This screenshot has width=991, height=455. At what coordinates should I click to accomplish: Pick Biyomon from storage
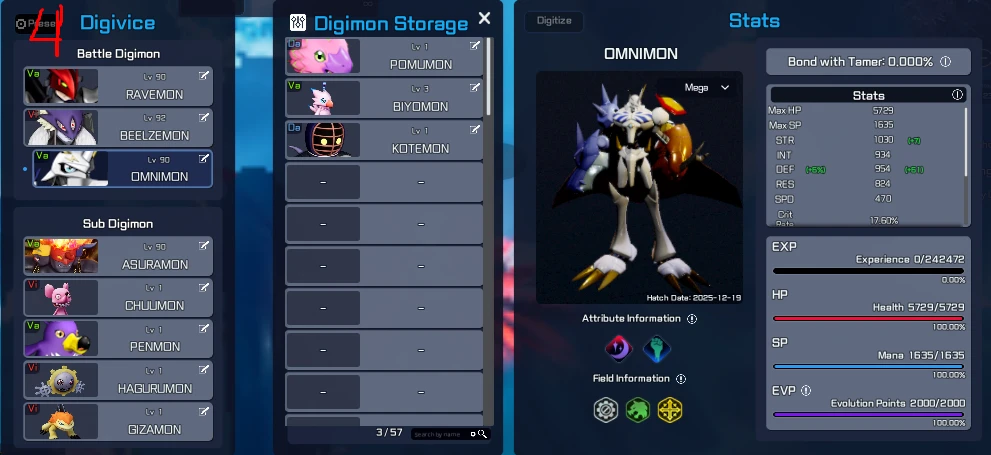click(385, 98)
